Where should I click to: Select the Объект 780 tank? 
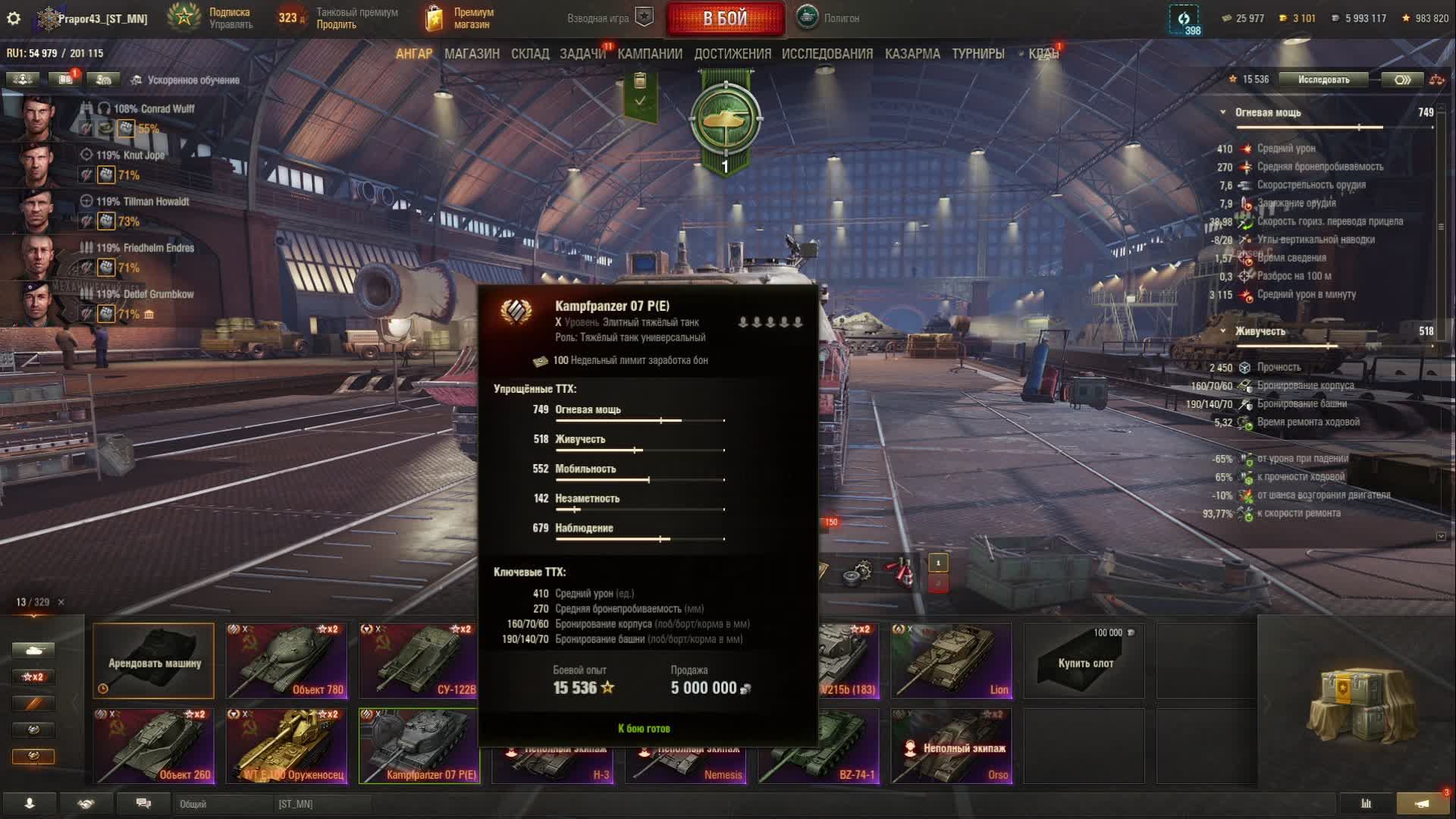287,661
